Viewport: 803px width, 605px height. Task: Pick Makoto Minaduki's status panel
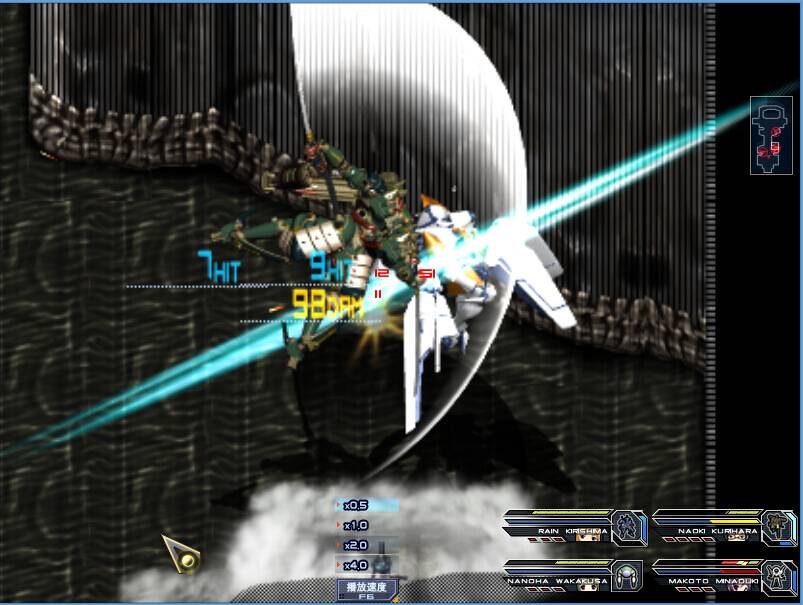pos(724,576)
